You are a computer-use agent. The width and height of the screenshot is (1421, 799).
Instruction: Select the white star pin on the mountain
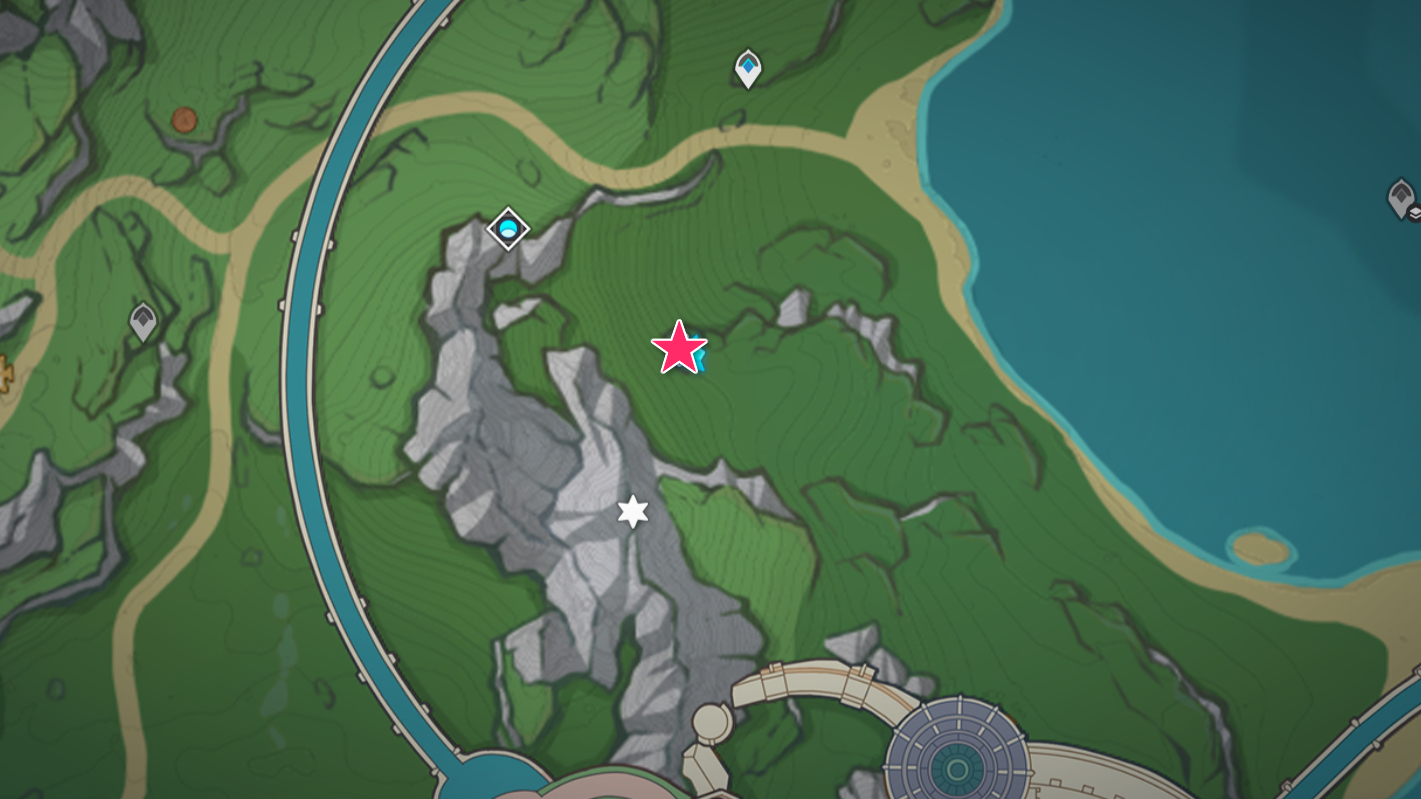[631, 511]
